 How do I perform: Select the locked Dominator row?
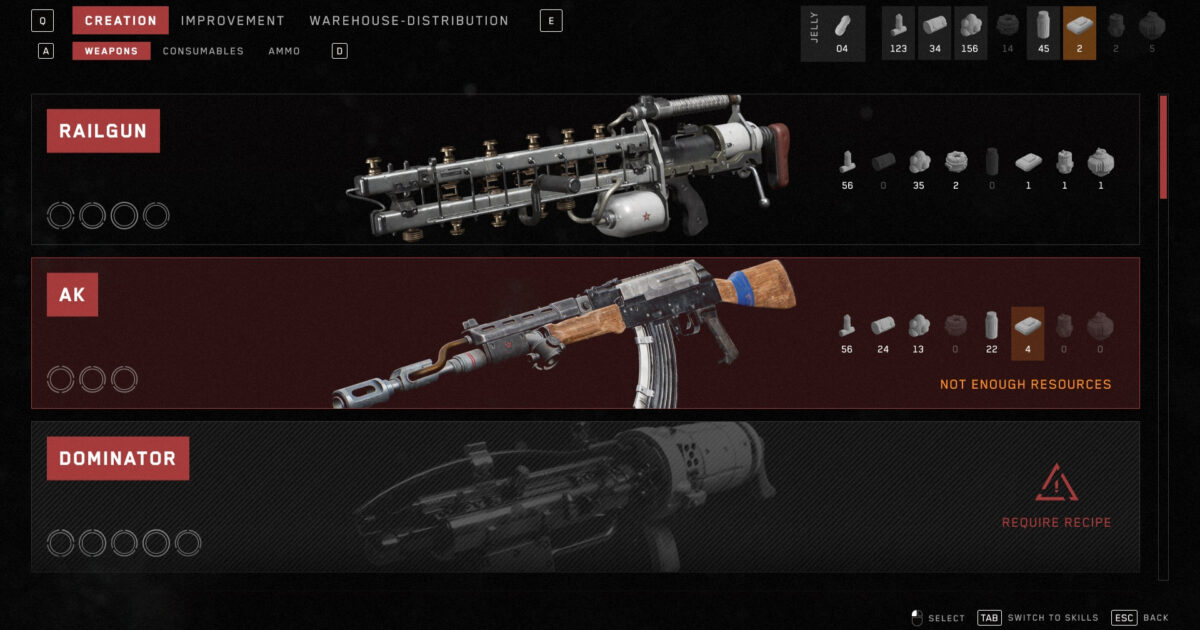click(x=585, y=496)
